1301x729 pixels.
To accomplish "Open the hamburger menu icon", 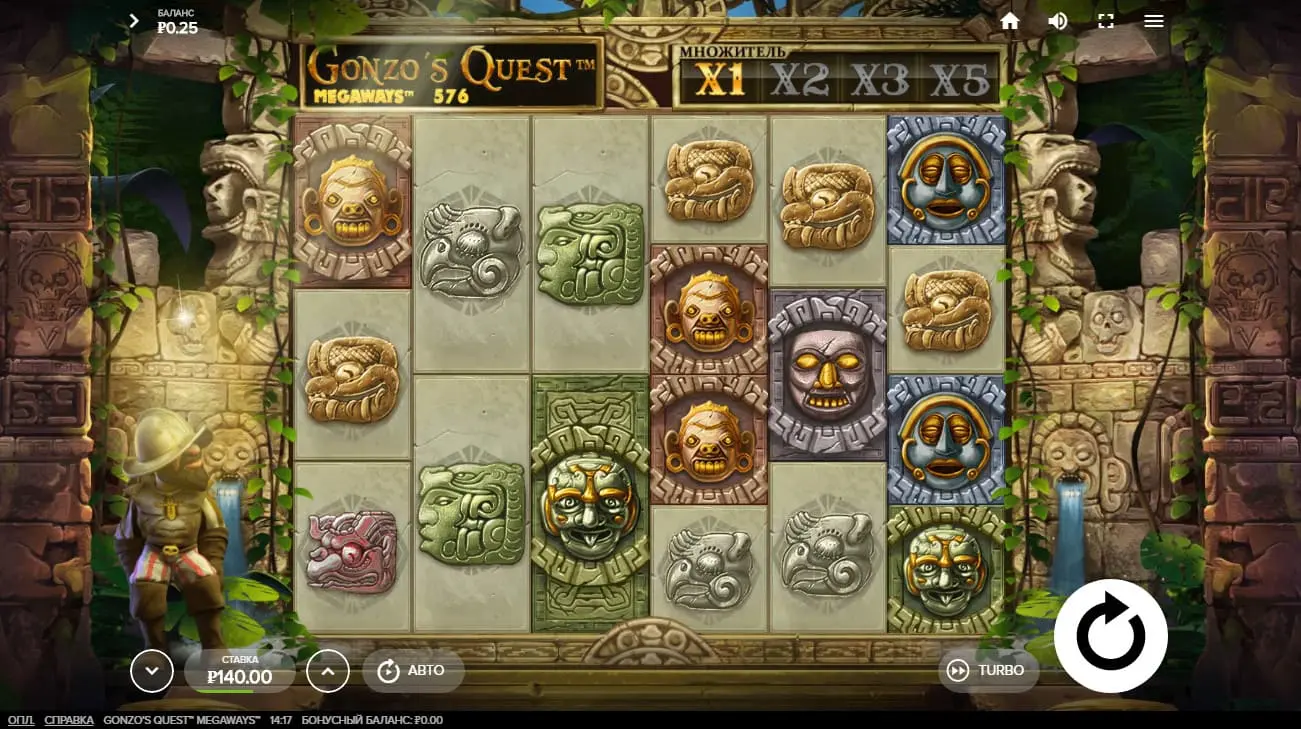I will click(1153, 20).
